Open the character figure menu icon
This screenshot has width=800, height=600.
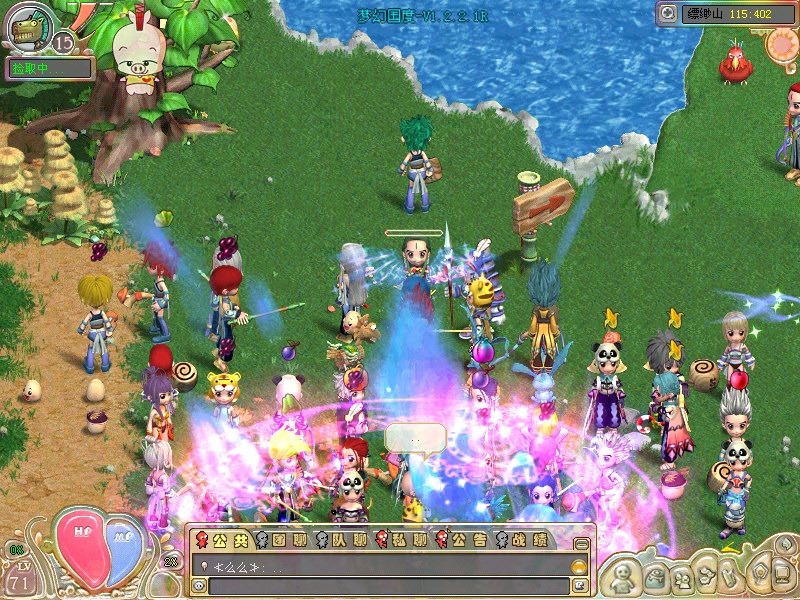[x=623, y=576]
